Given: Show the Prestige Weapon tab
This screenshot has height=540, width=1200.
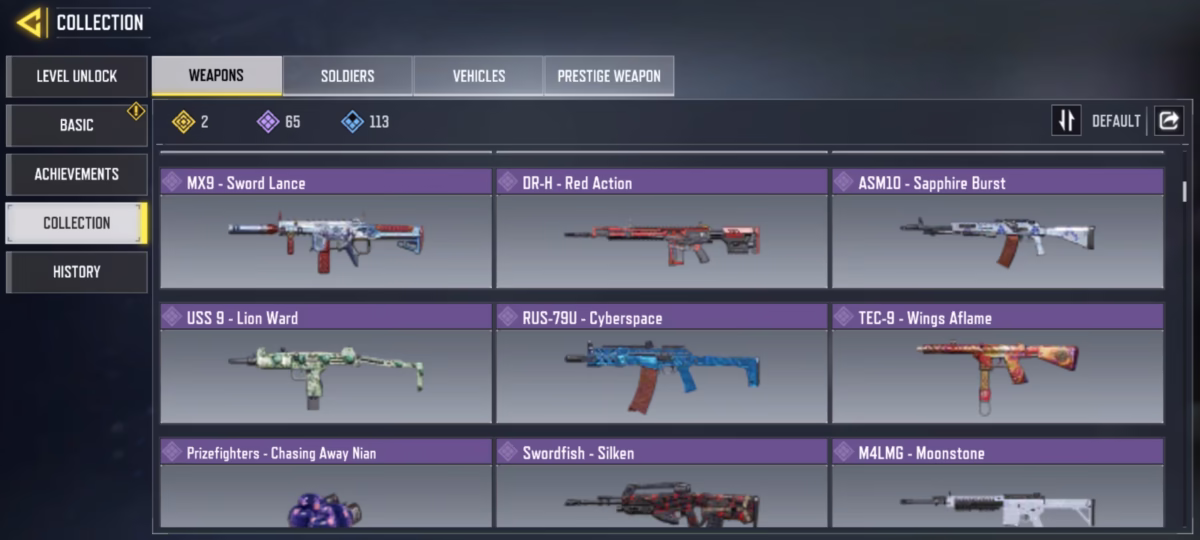Looking at the screenshot, I should click(x=609, y=76).
